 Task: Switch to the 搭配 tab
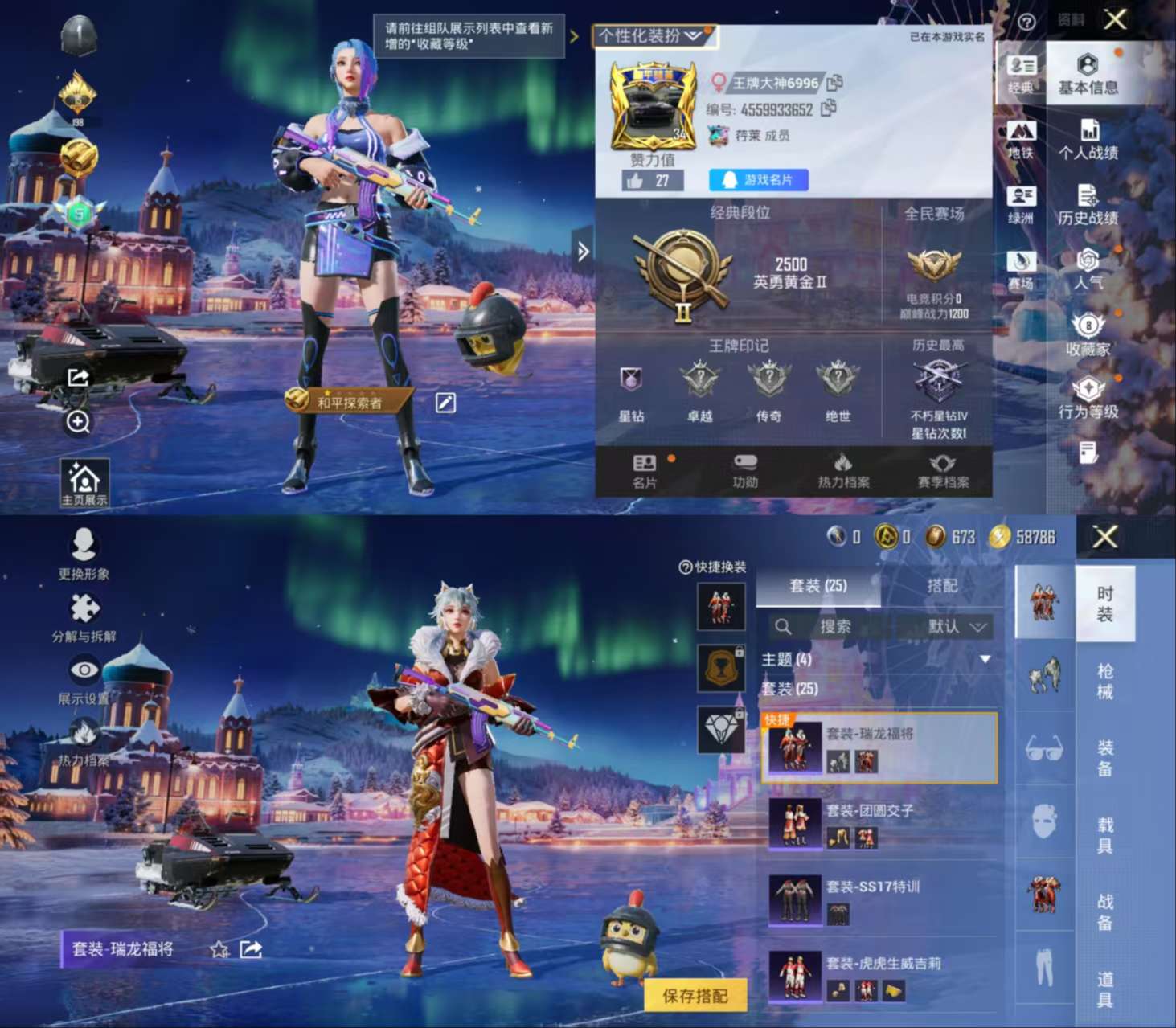click(943, 587)
